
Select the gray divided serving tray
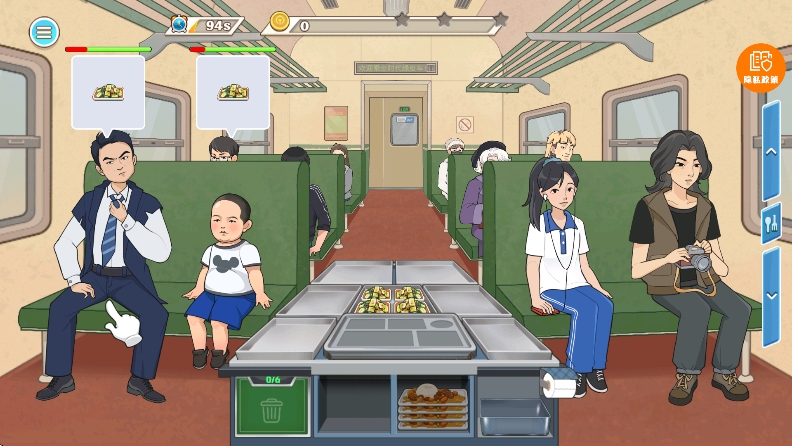pyautogui.click(x=398, y=335)
